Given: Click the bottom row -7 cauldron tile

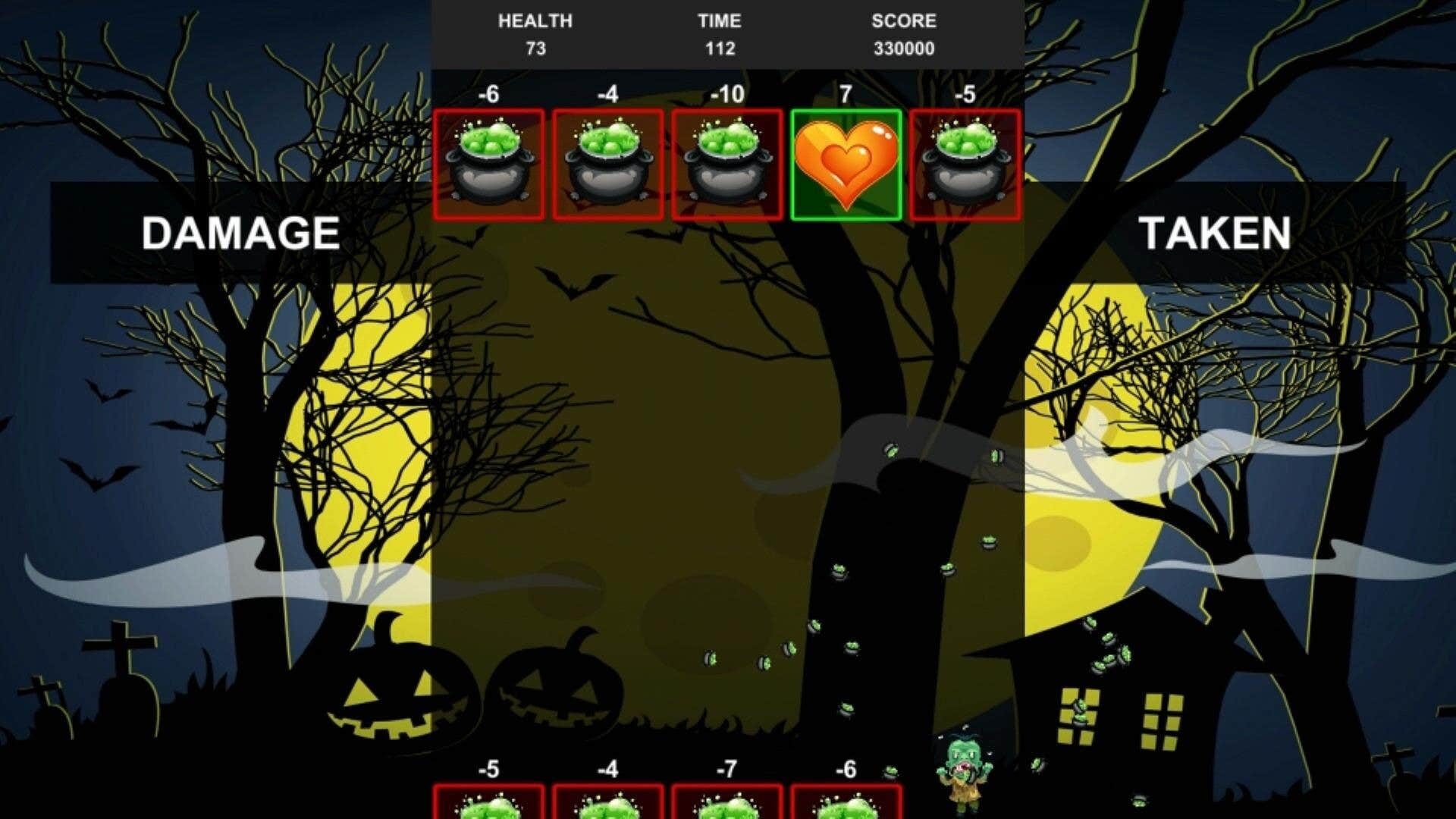Looking at the screenshot, I should [x=726, y=808].
